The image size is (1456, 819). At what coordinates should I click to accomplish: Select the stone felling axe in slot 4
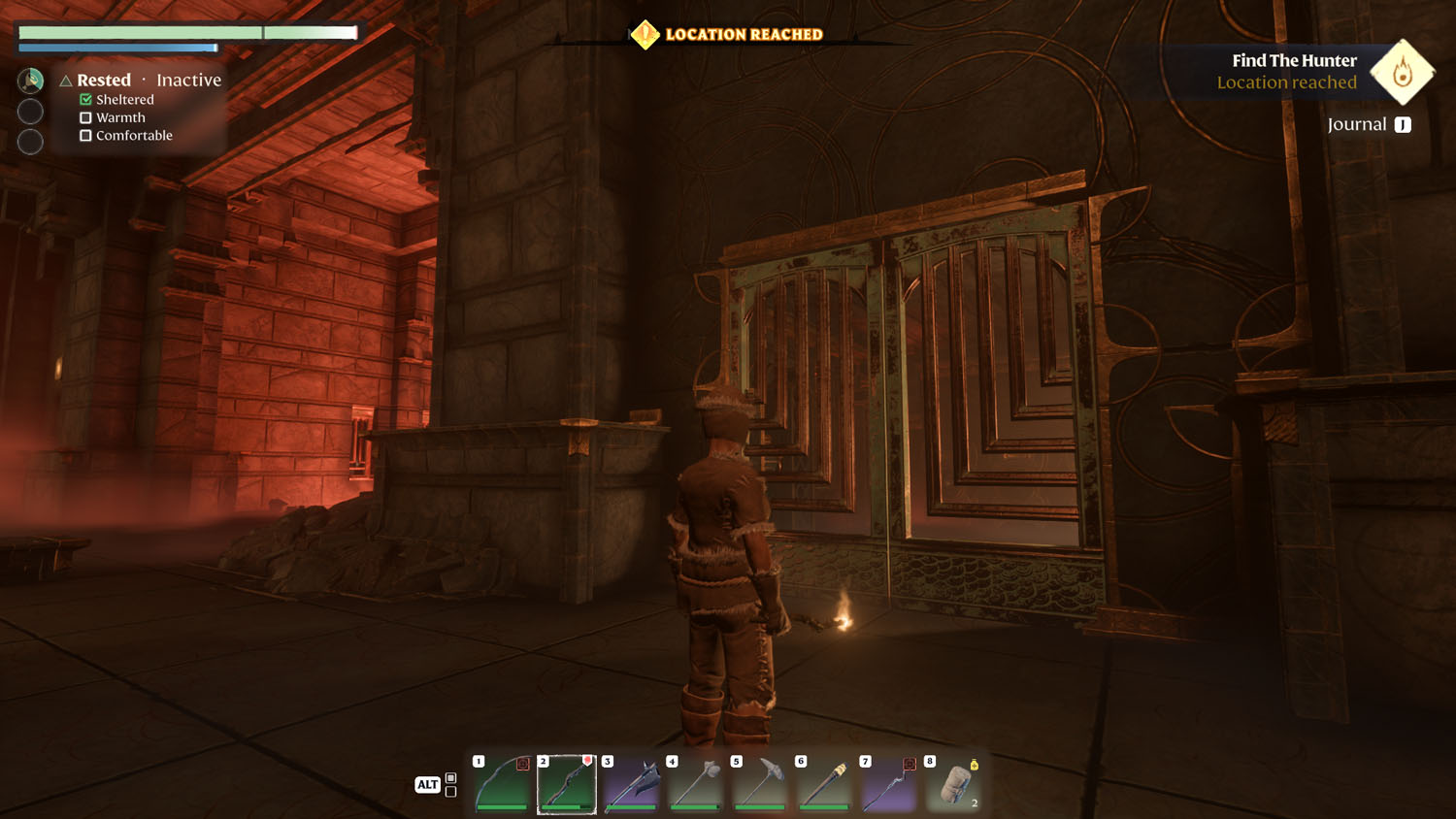coord(696,782)
